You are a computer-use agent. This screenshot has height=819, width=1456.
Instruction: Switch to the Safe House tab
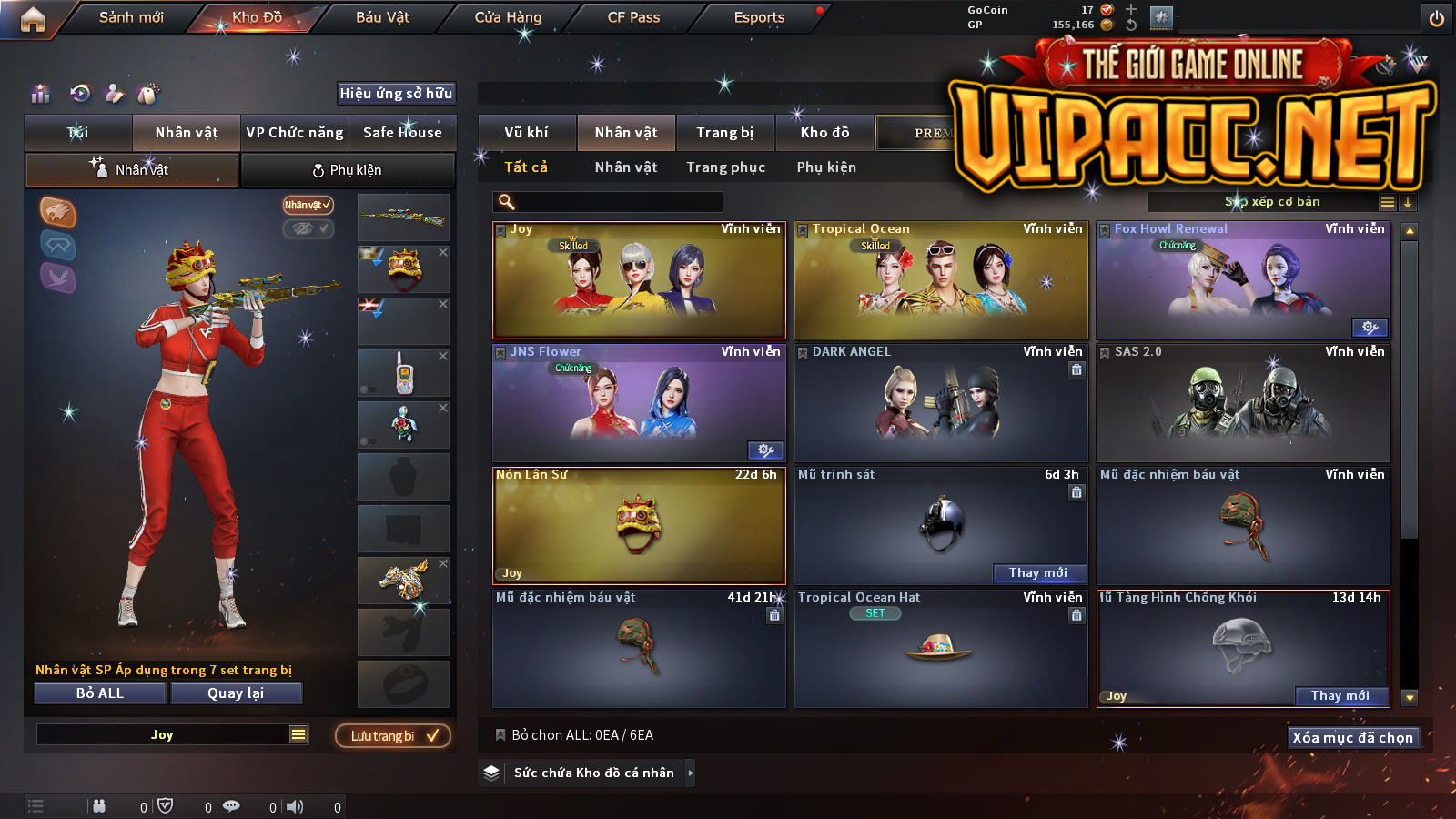point(402,133)
